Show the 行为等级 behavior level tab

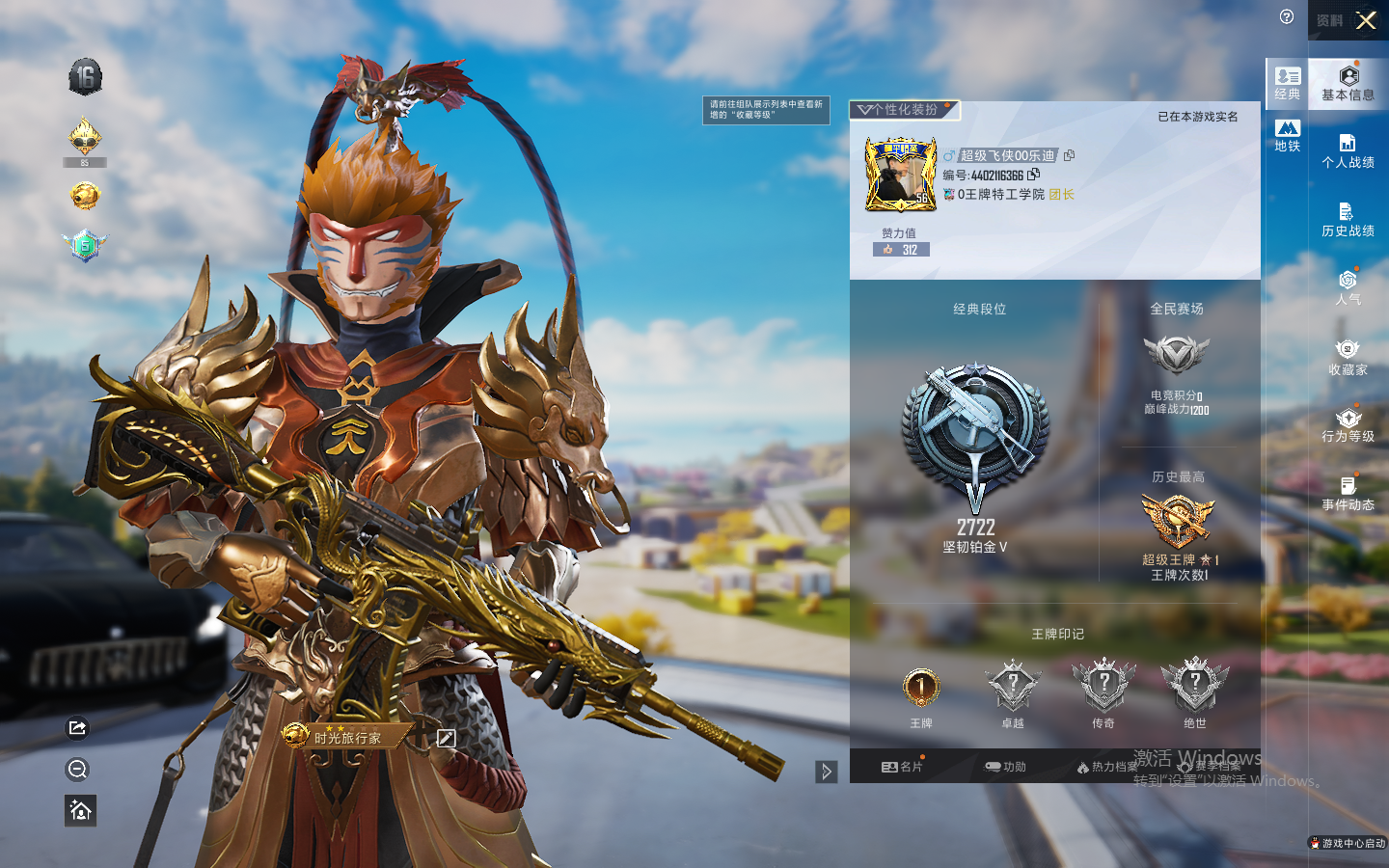point(1348,425)
